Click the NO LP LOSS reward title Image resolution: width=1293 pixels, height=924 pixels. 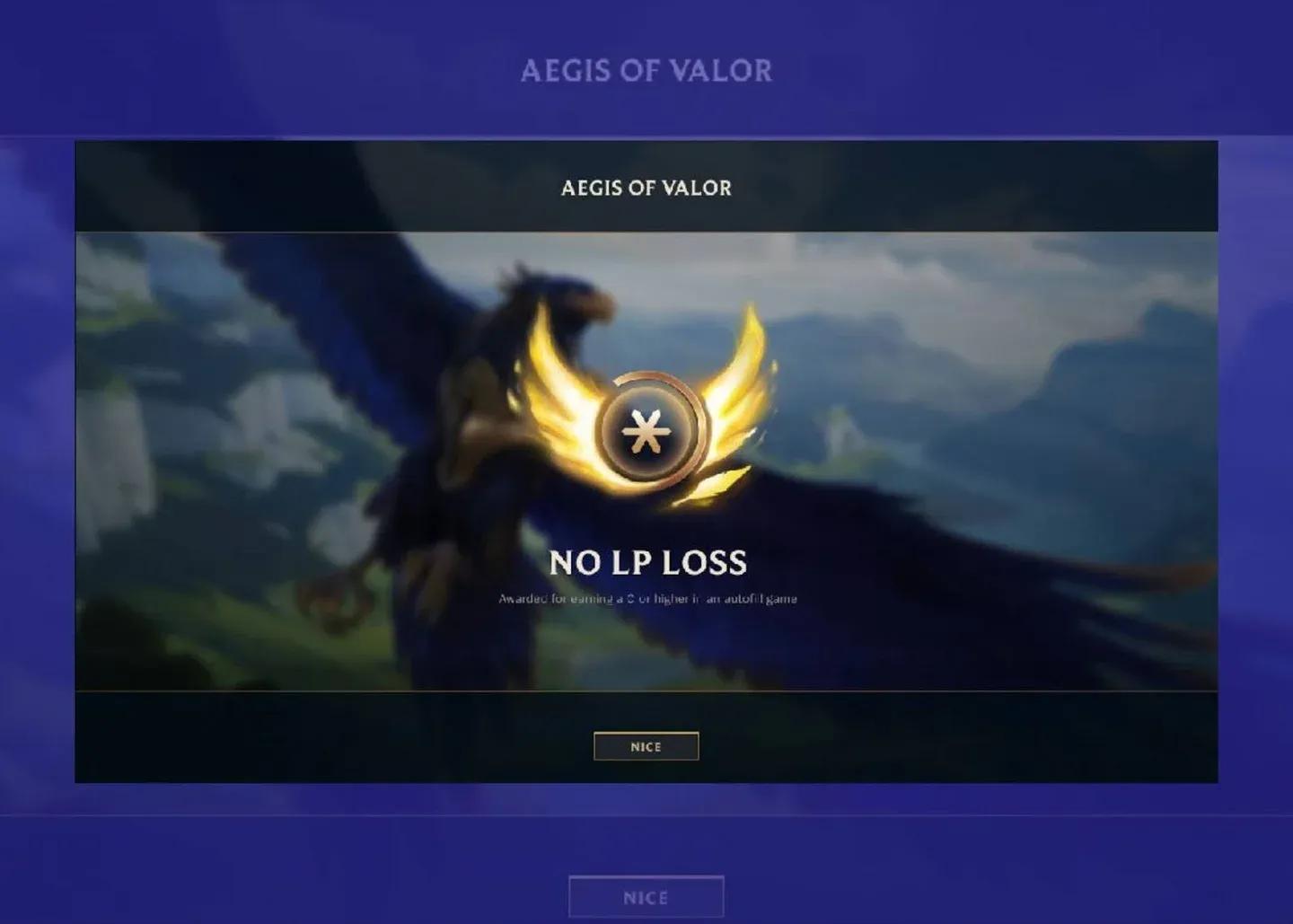click(648, 562)
